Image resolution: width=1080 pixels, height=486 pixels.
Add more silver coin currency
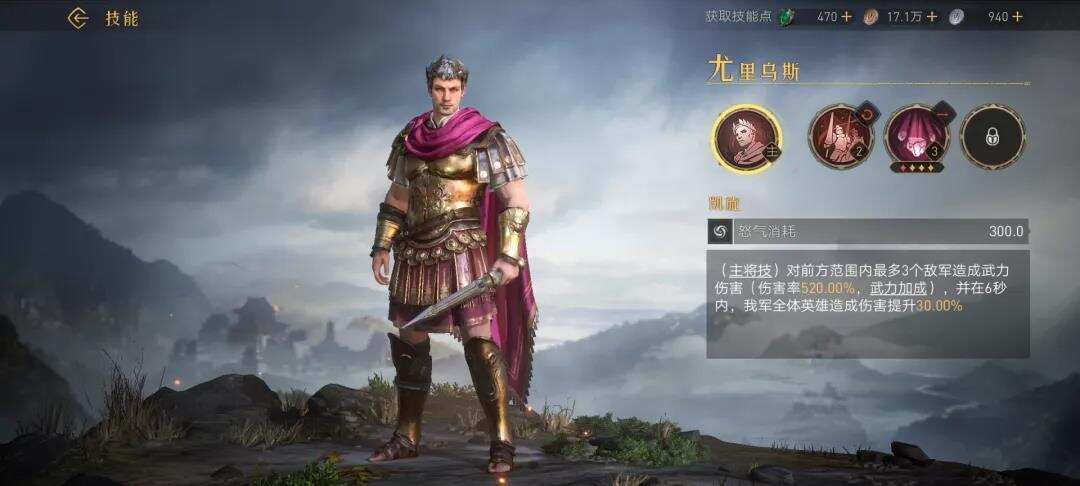click(x=1017, y=16)
